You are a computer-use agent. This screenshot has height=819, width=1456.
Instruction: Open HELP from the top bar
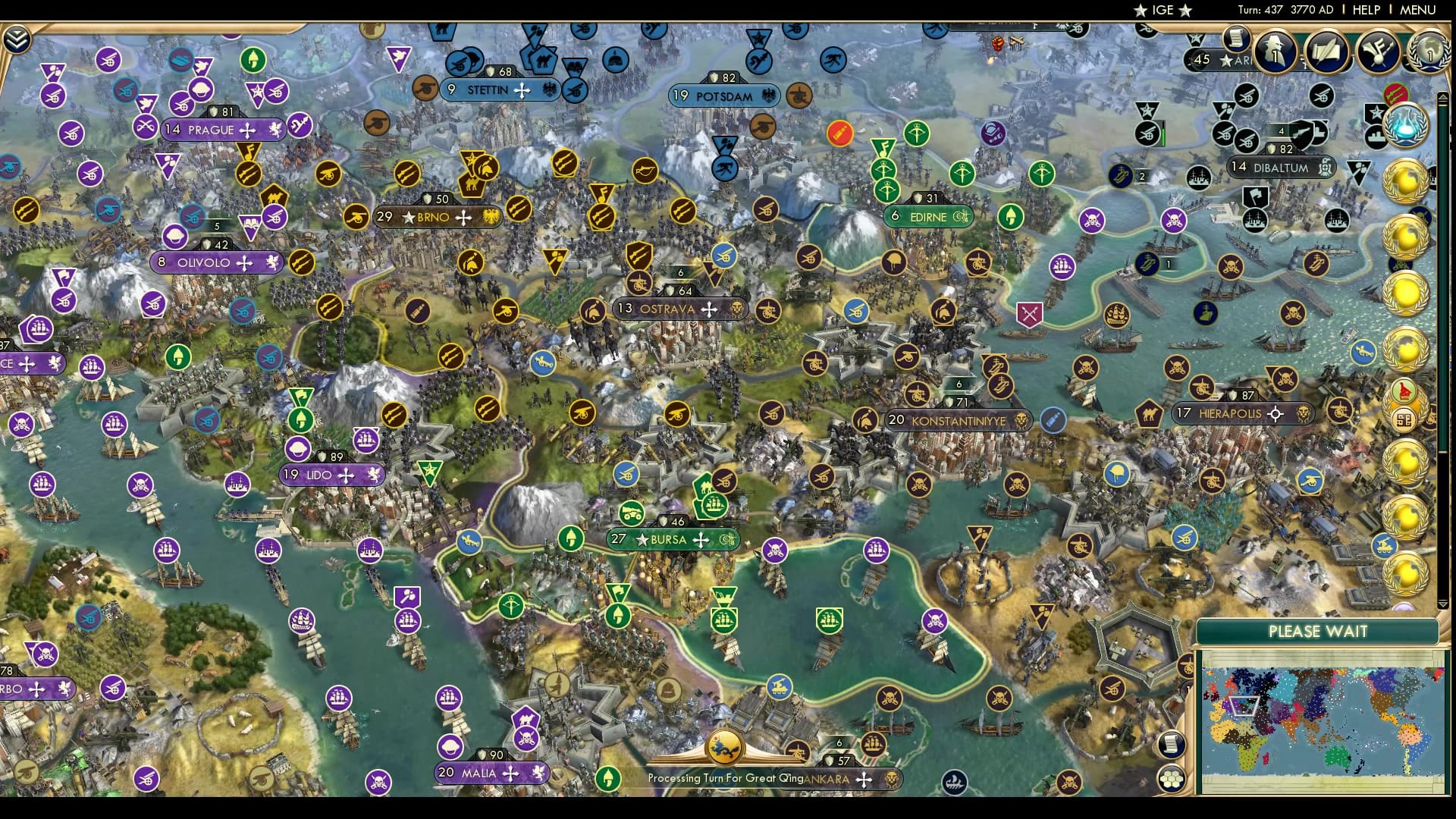click(1365, 11)
